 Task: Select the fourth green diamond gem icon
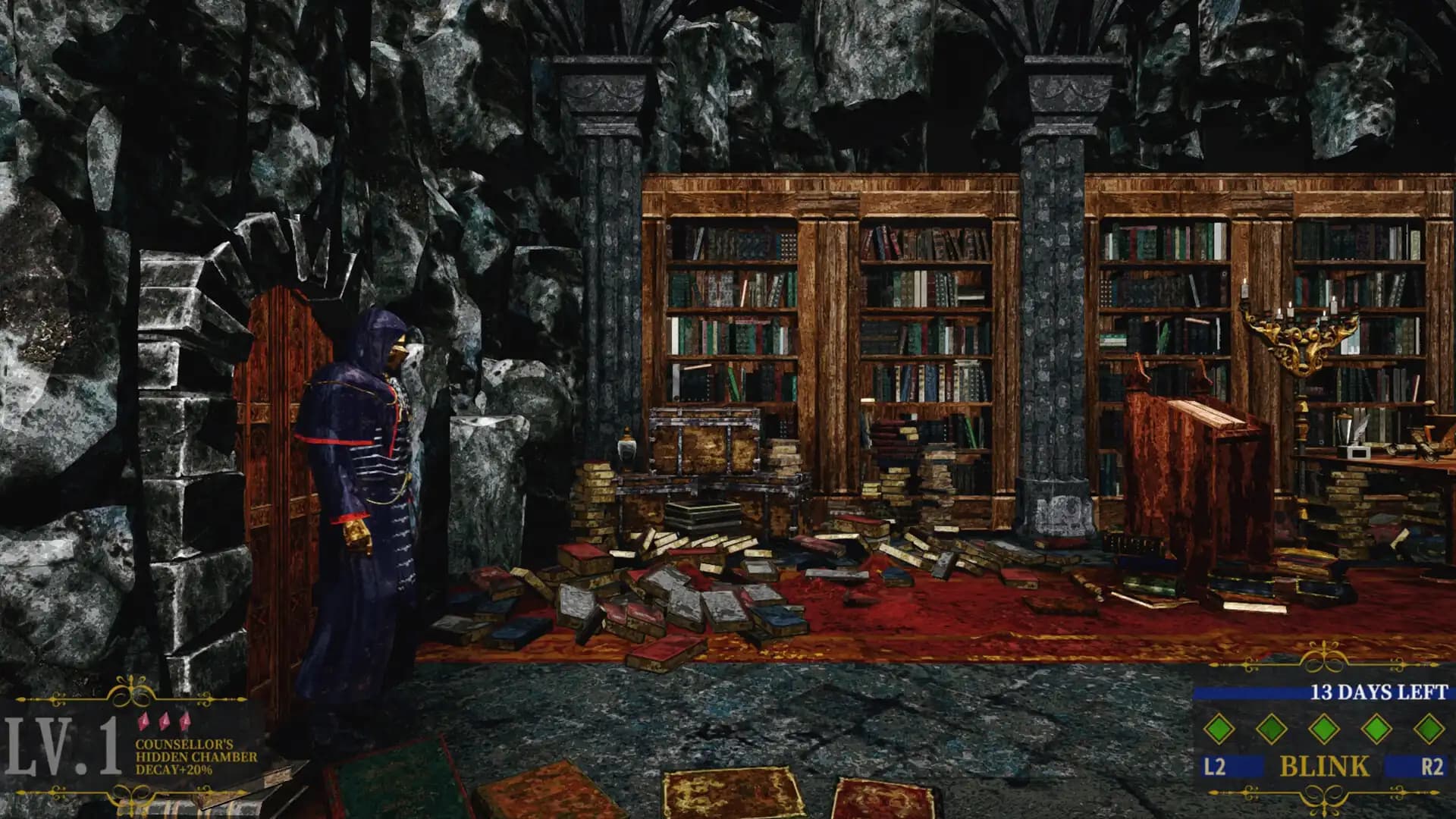[1376, 730]
